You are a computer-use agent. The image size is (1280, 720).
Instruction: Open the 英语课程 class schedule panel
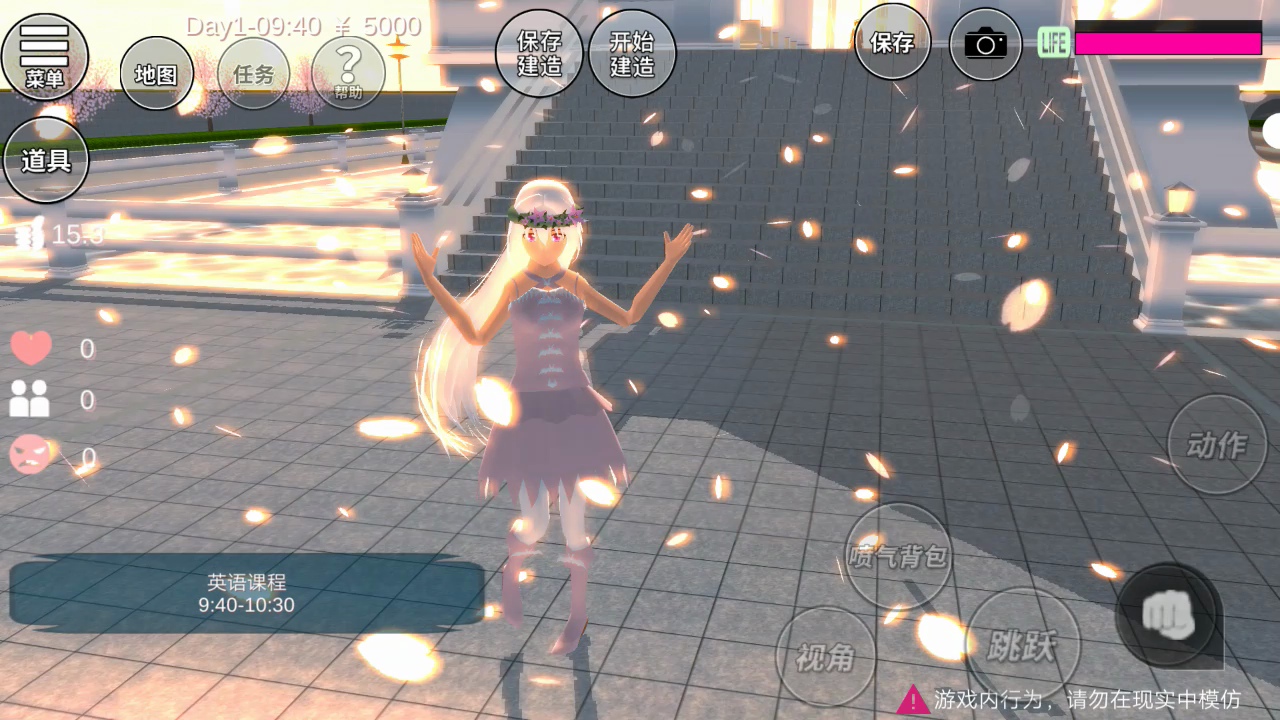coord(246,593)
